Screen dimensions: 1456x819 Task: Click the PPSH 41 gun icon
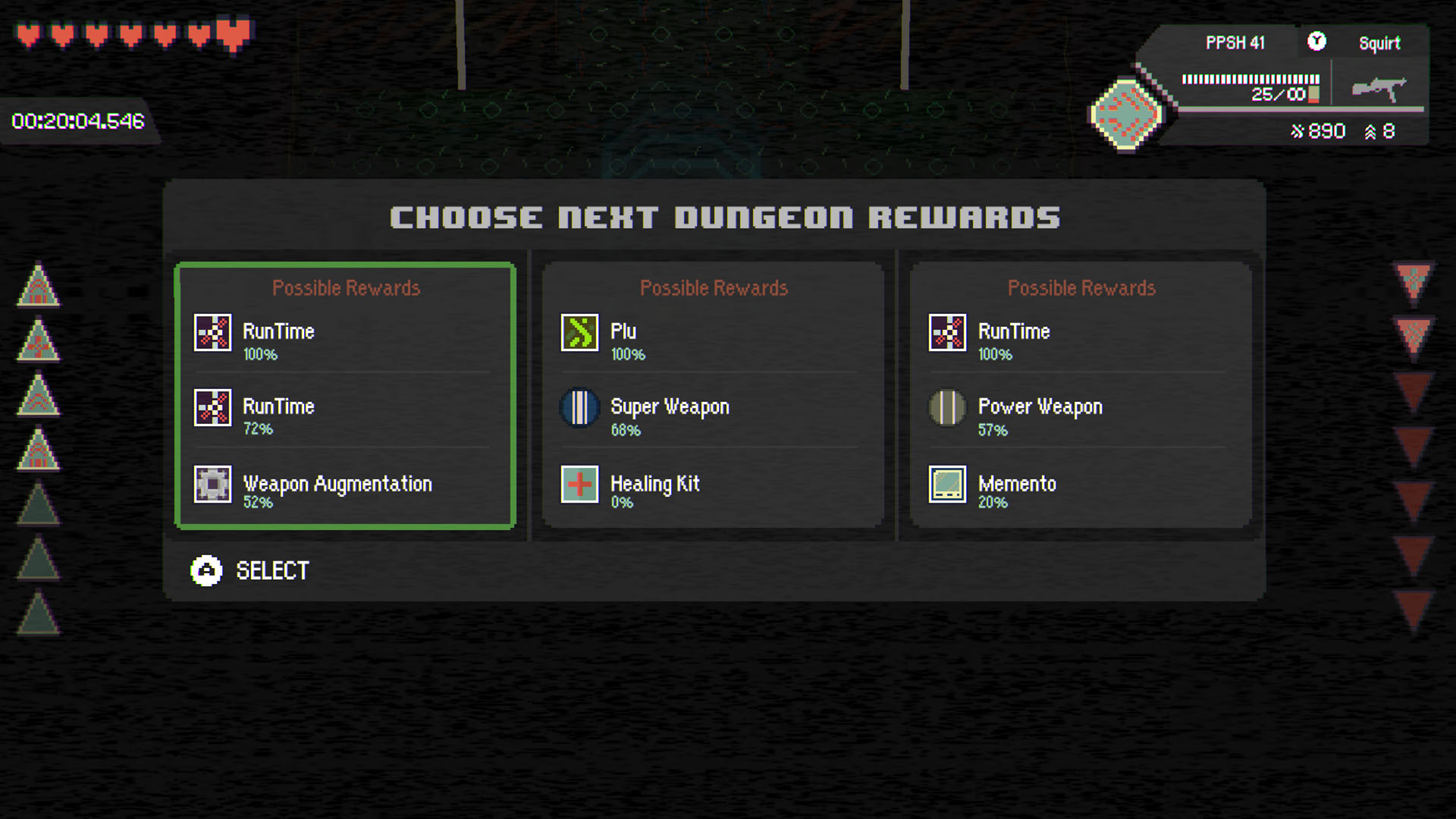tap(1380, 87)
